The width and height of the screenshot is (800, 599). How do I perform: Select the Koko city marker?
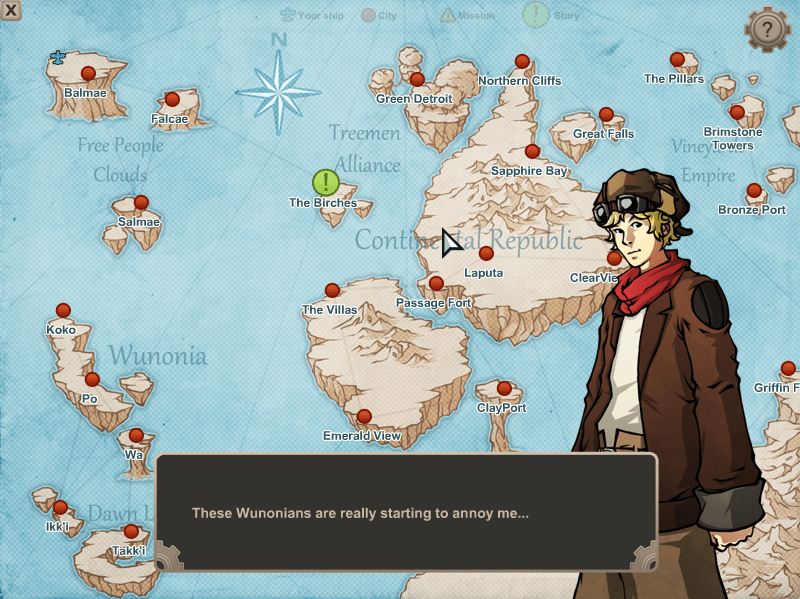point(63,310)
